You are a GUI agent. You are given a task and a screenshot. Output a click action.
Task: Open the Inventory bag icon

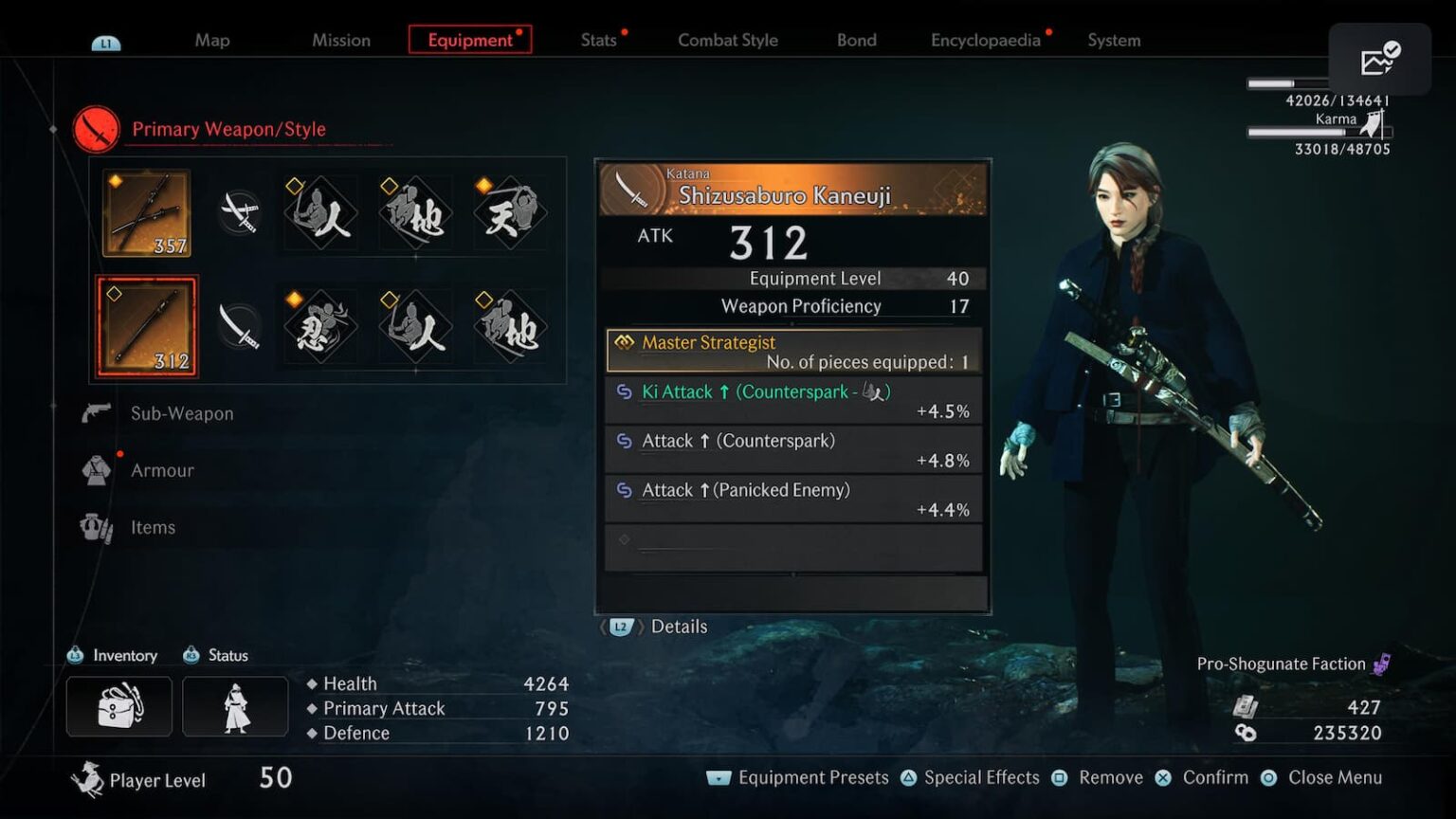pyautogui.click(x=118, y=705)
